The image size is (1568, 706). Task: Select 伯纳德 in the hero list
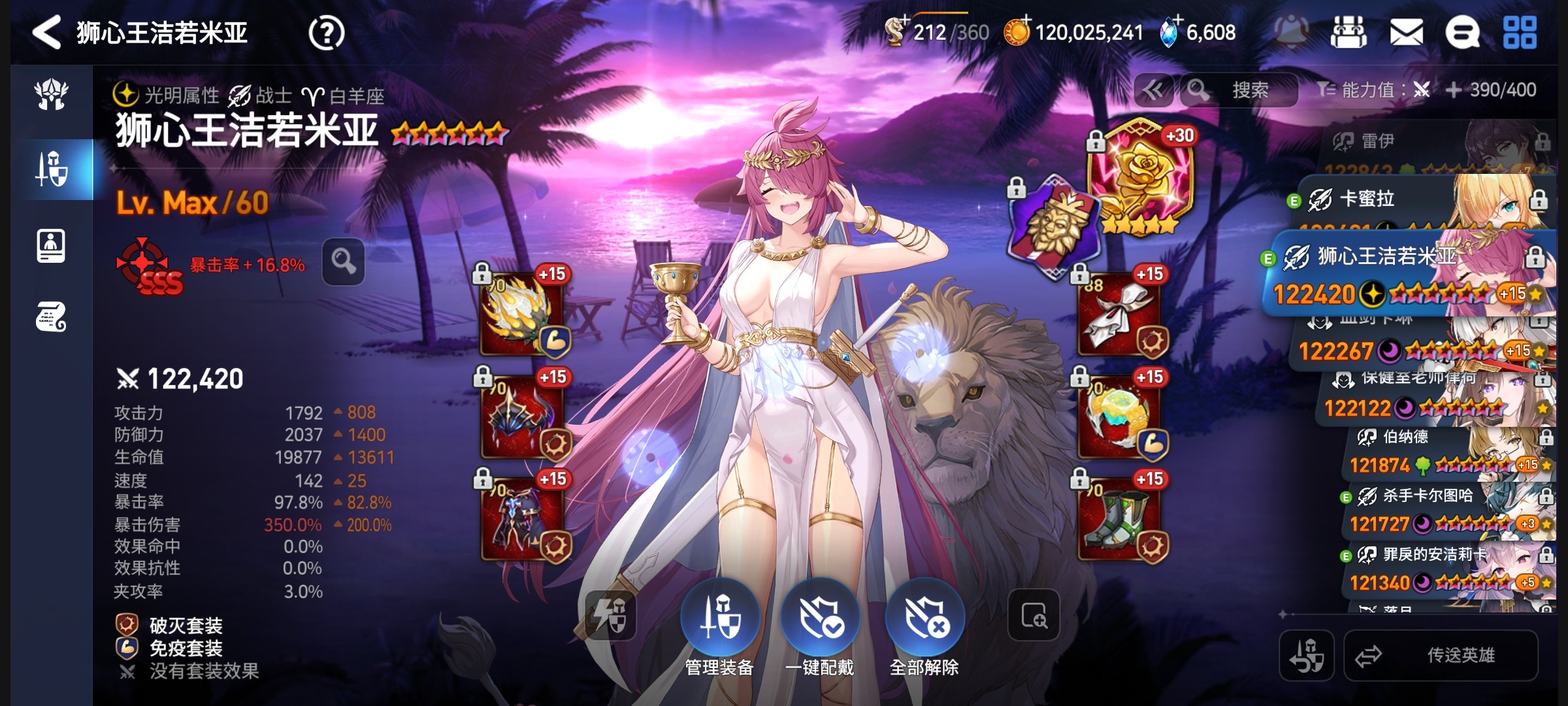[x=1437, y=451]
